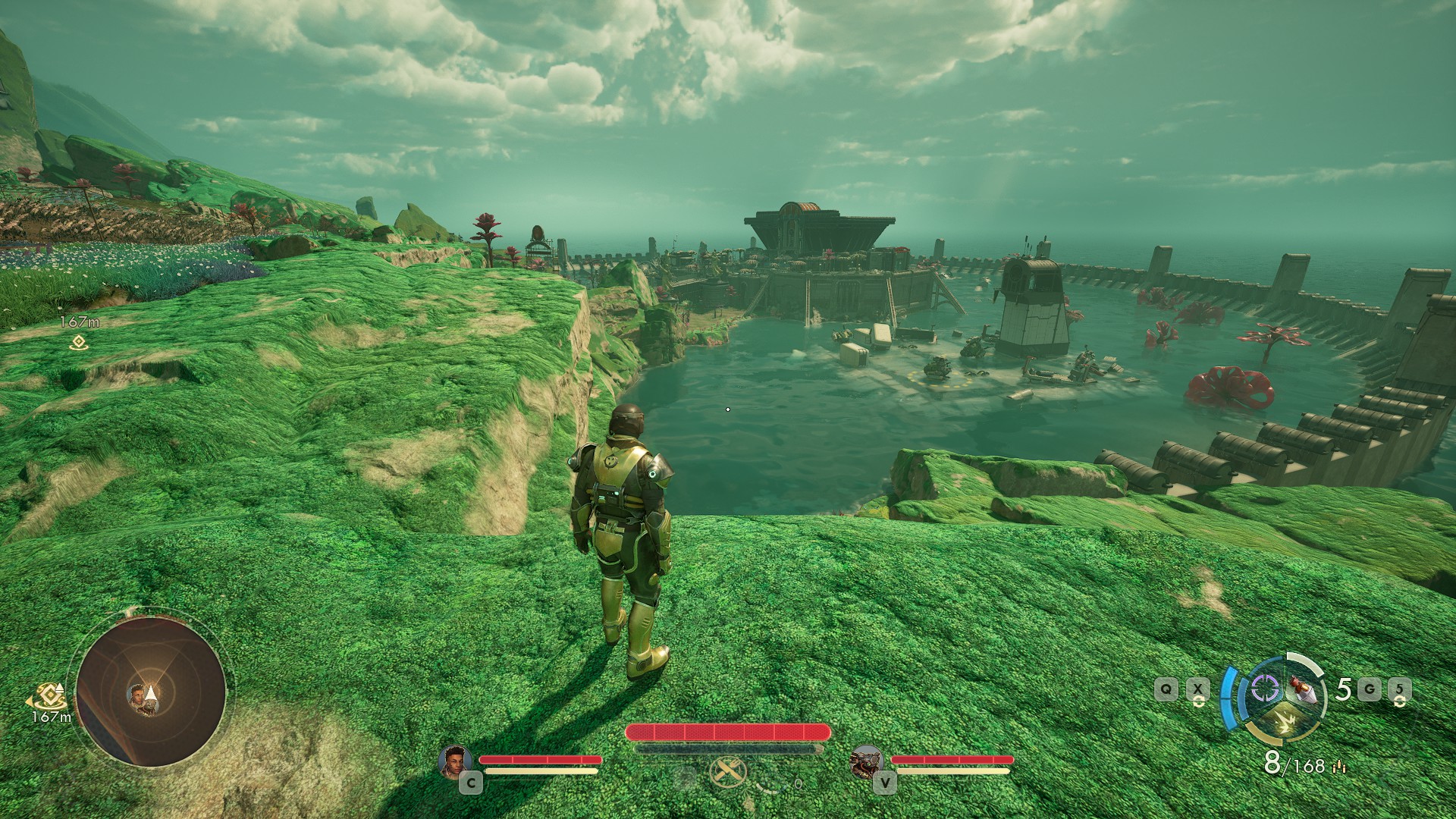Select the robot companion portrait
Image resolution: width=1456 pixels, height=819 pixels.
pos(865,760)
